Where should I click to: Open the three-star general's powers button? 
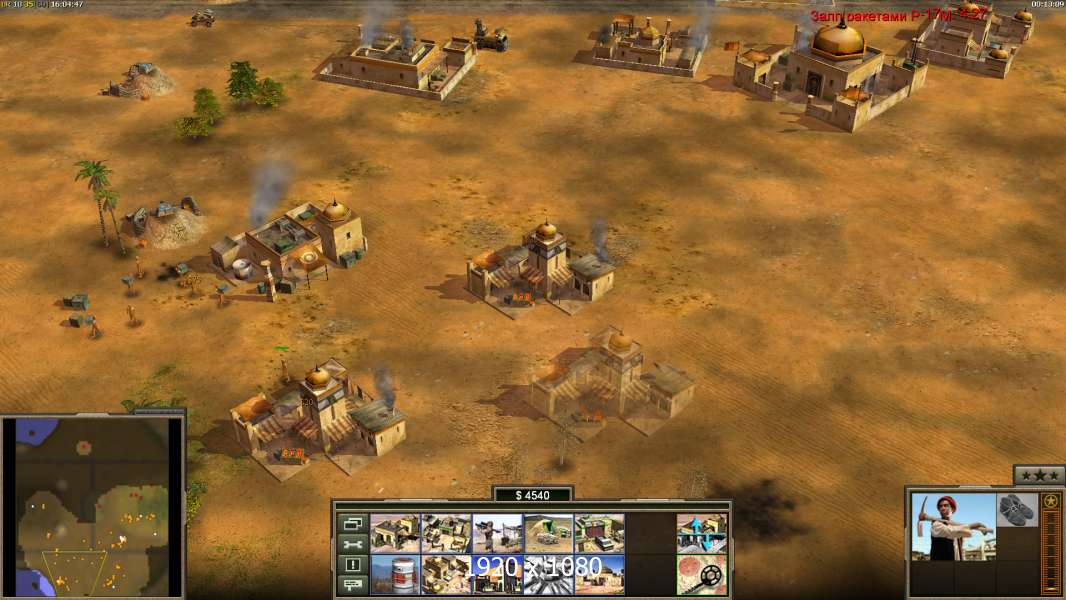[x=1038, y=475]
